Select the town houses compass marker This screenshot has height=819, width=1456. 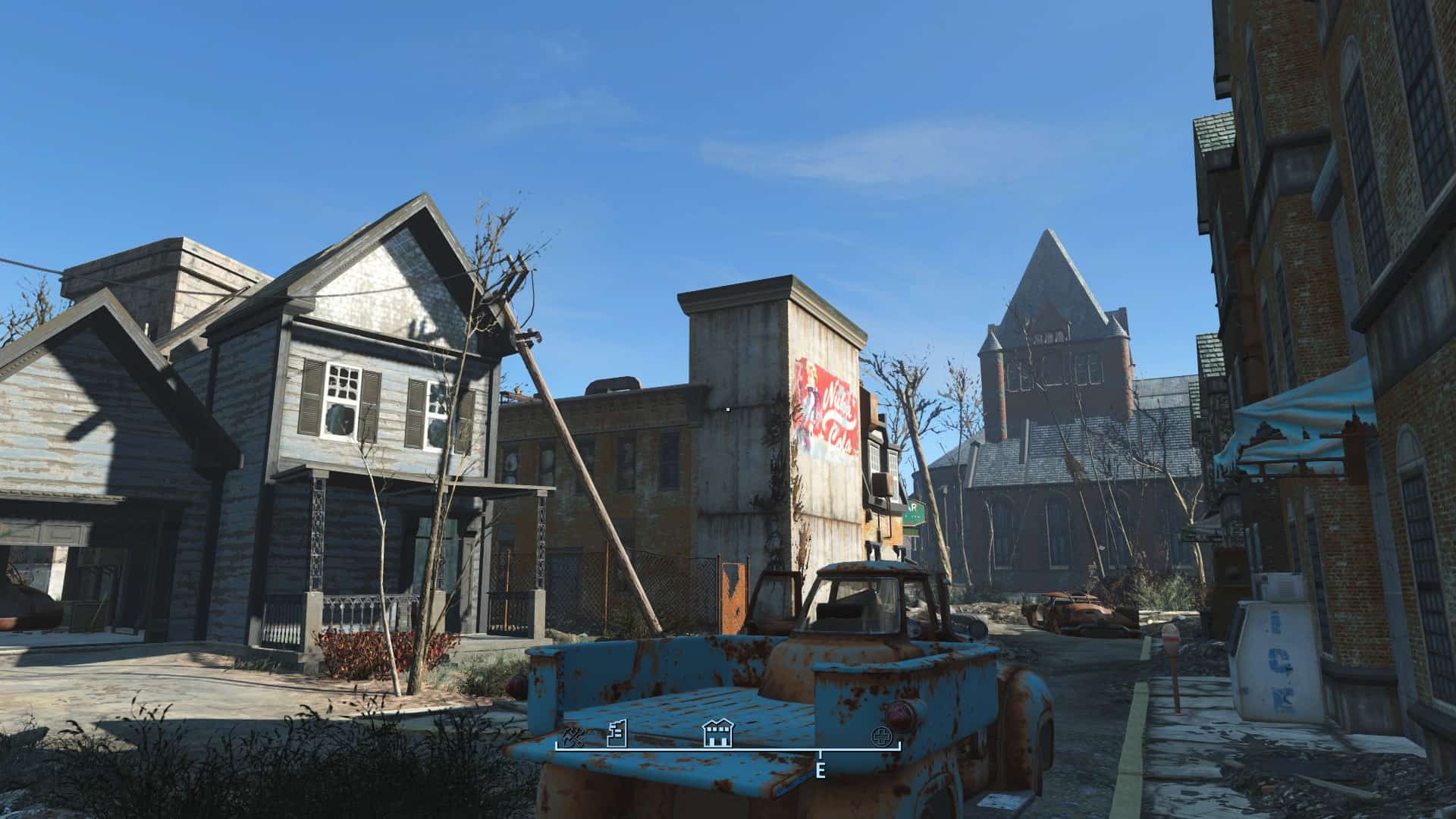717,733
